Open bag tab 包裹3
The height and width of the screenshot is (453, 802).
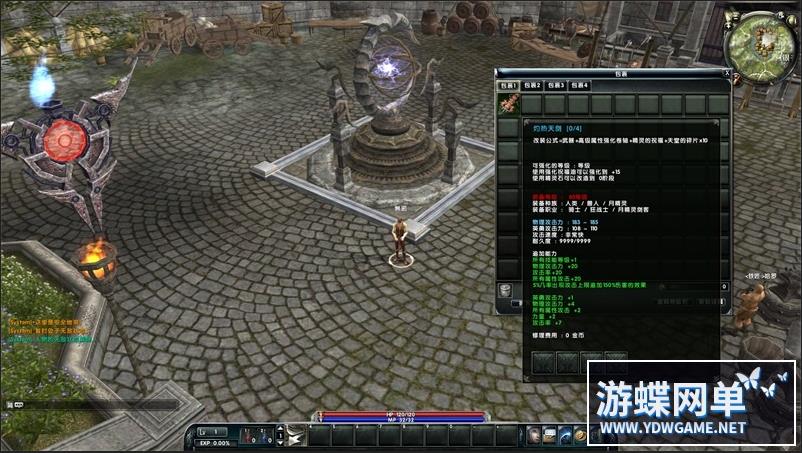coord(556,86)
